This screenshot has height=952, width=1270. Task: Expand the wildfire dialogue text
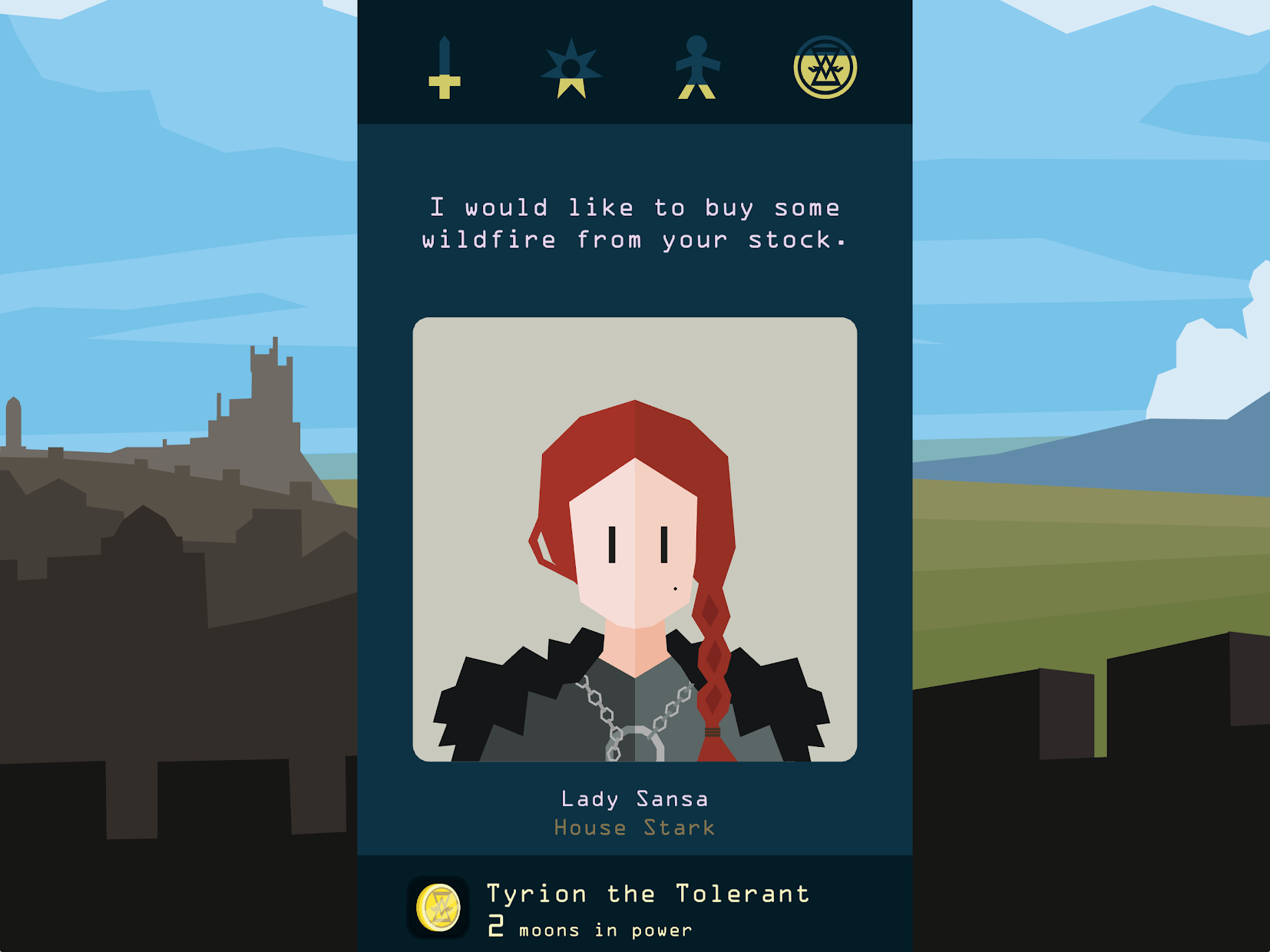point(634,223)
